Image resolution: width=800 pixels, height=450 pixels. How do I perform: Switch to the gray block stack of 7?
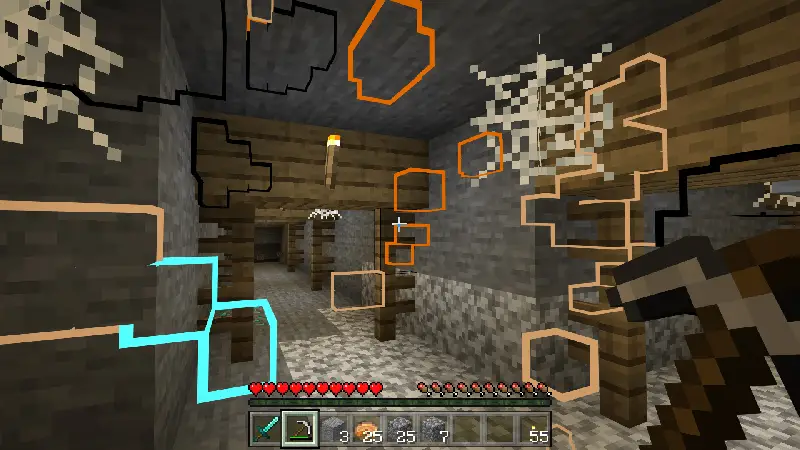pyautogui.click(x=436, y=430)
